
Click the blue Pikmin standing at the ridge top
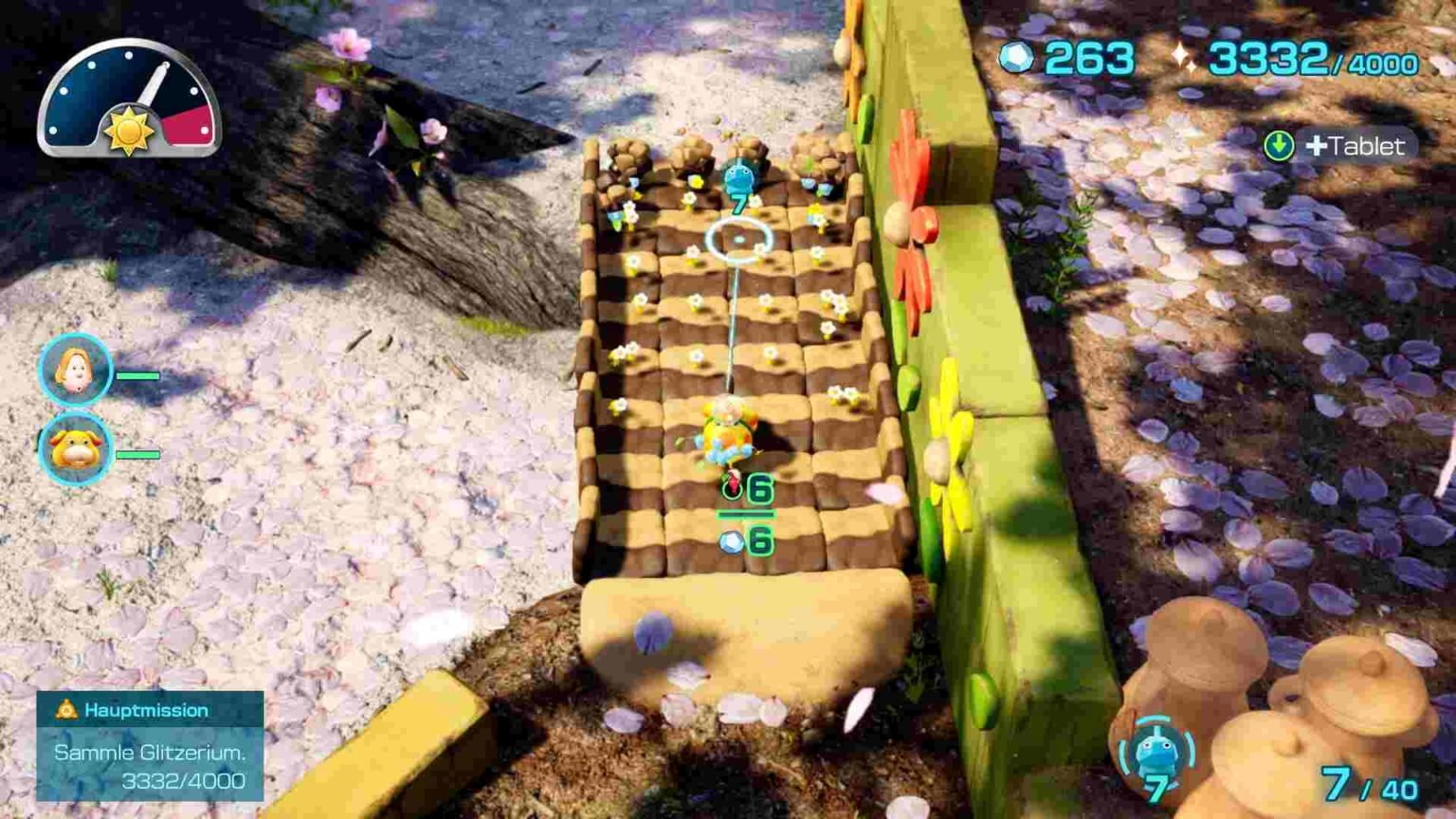[739, 174]
